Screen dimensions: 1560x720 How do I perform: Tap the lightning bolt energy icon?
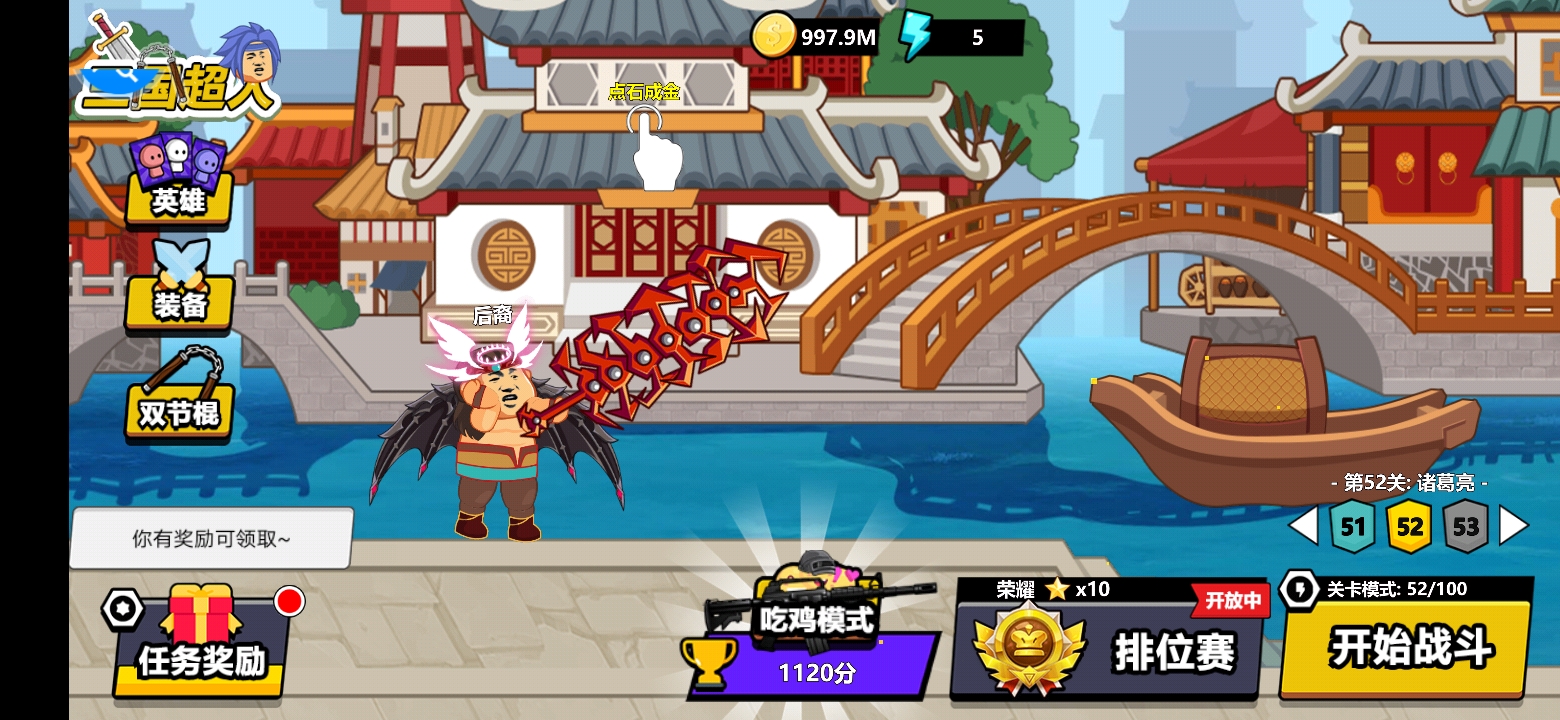click(914, 38)
